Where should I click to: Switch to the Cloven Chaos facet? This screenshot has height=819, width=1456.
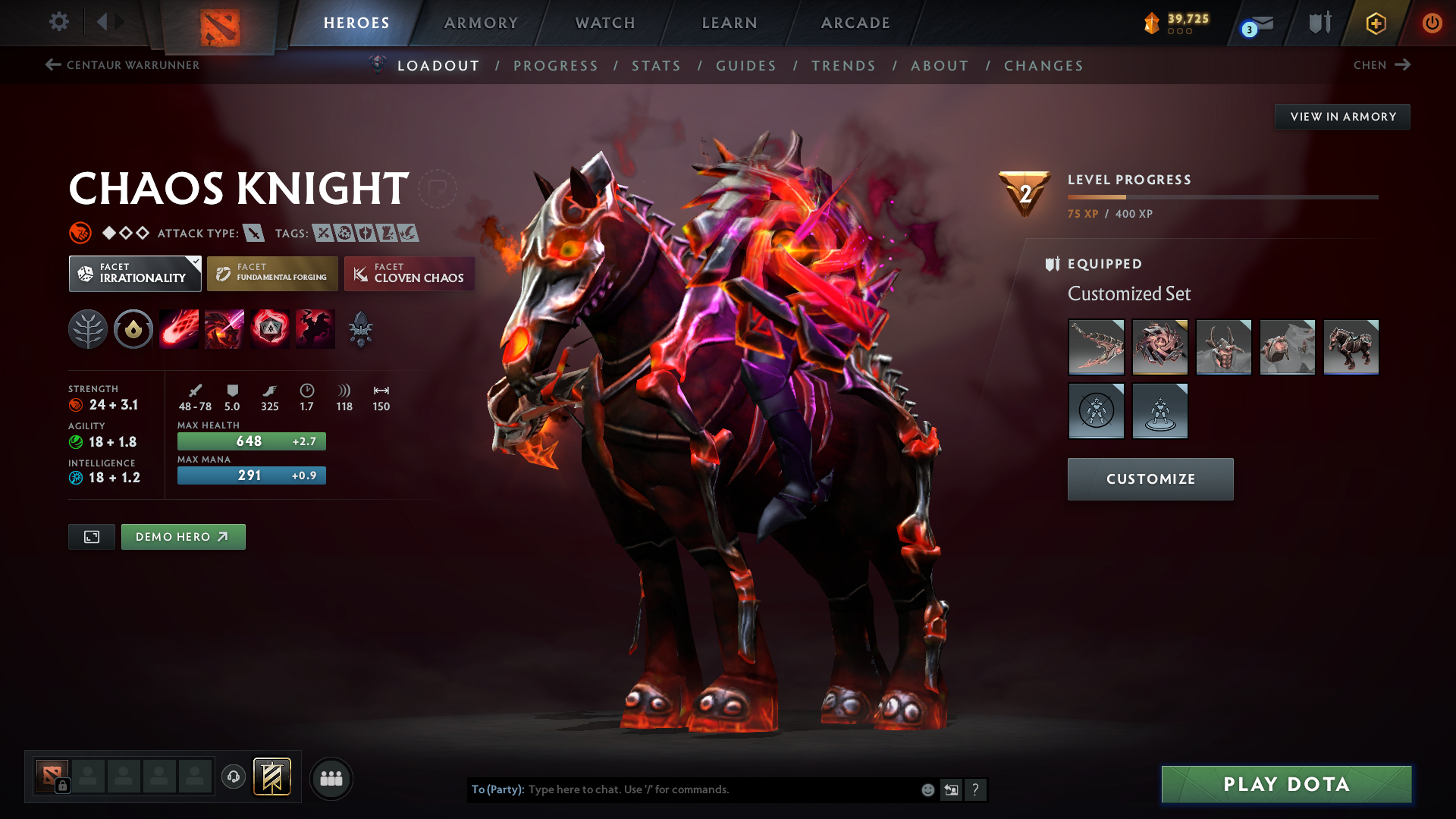coord(409,273)
